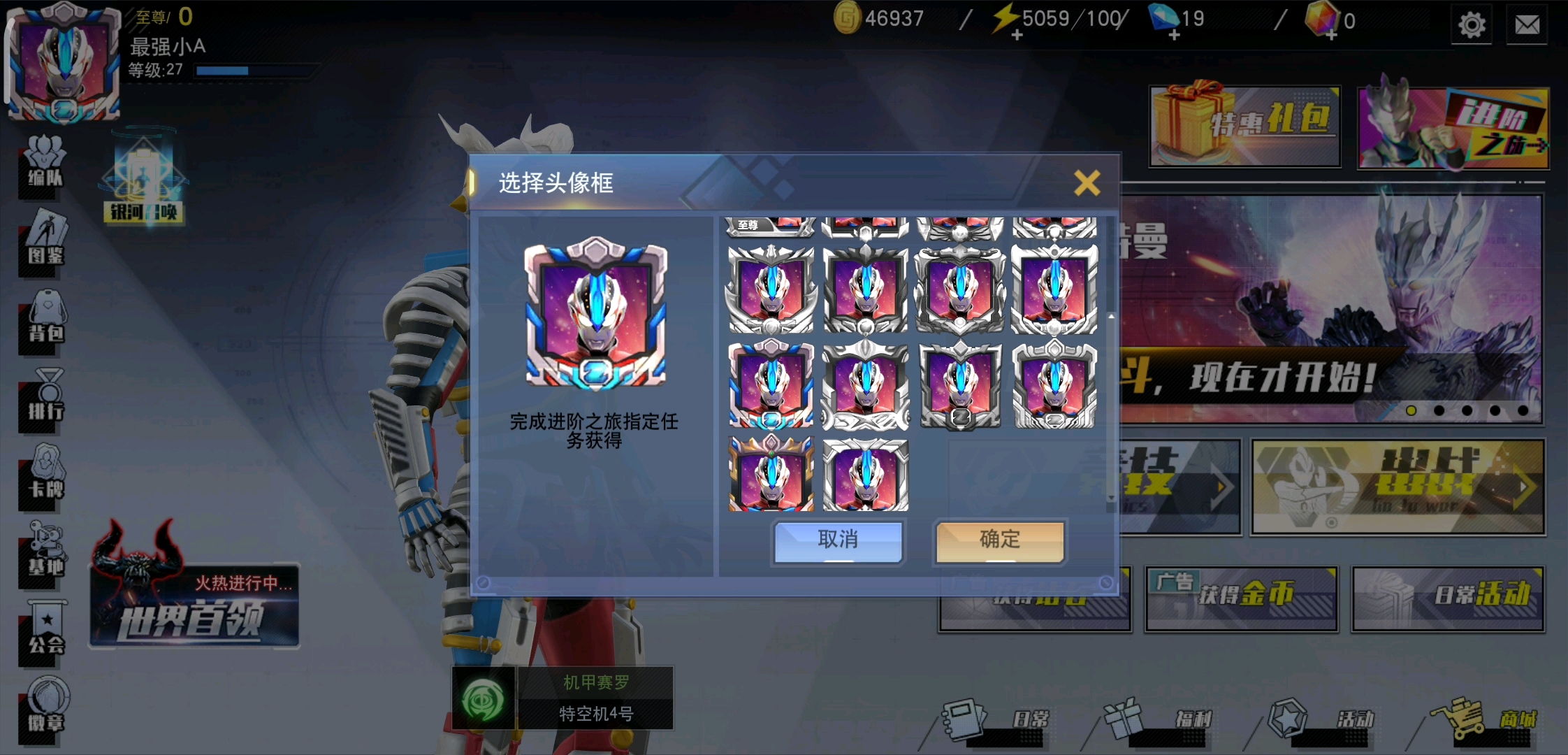Screen dimensions: 1568x755
Task: Select the golden crowned avatar frame thumbnail
Action: [x=771, y=474]
